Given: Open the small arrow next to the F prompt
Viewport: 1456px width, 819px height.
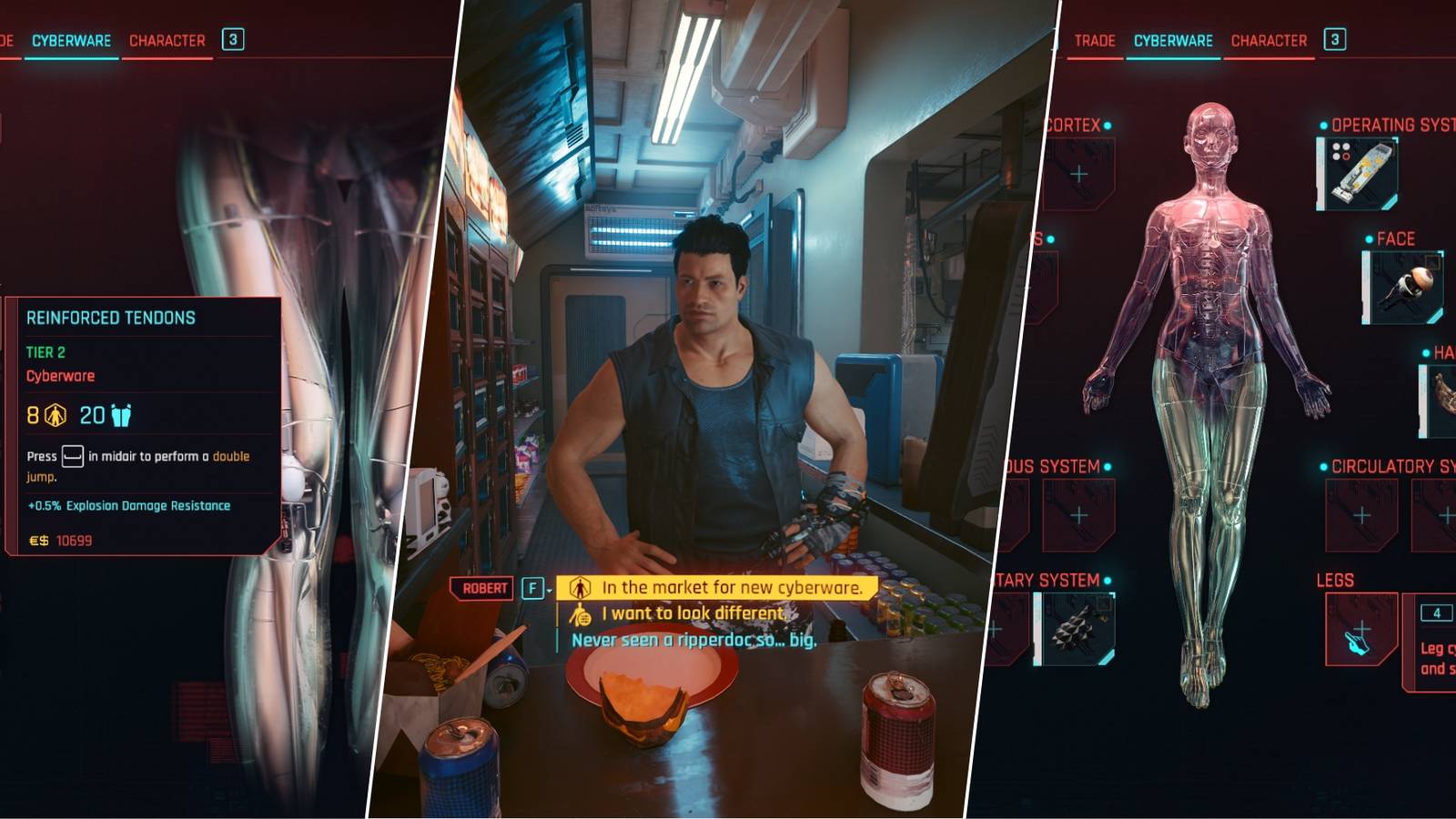Looking at the screenshot, I should tap(550, 589).
